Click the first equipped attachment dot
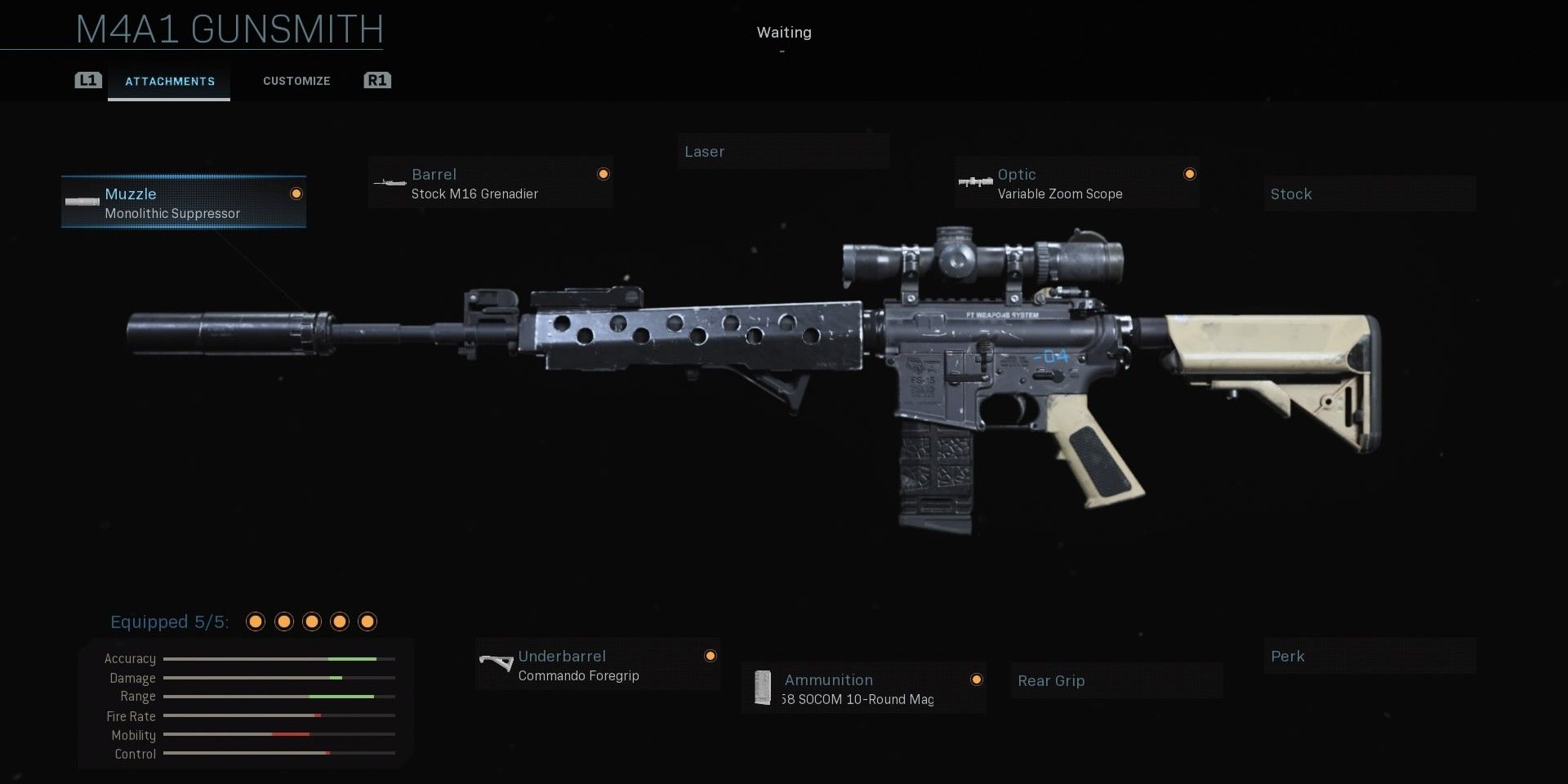The width and height of the screenshot is (1568, 784). pos(256,621)
